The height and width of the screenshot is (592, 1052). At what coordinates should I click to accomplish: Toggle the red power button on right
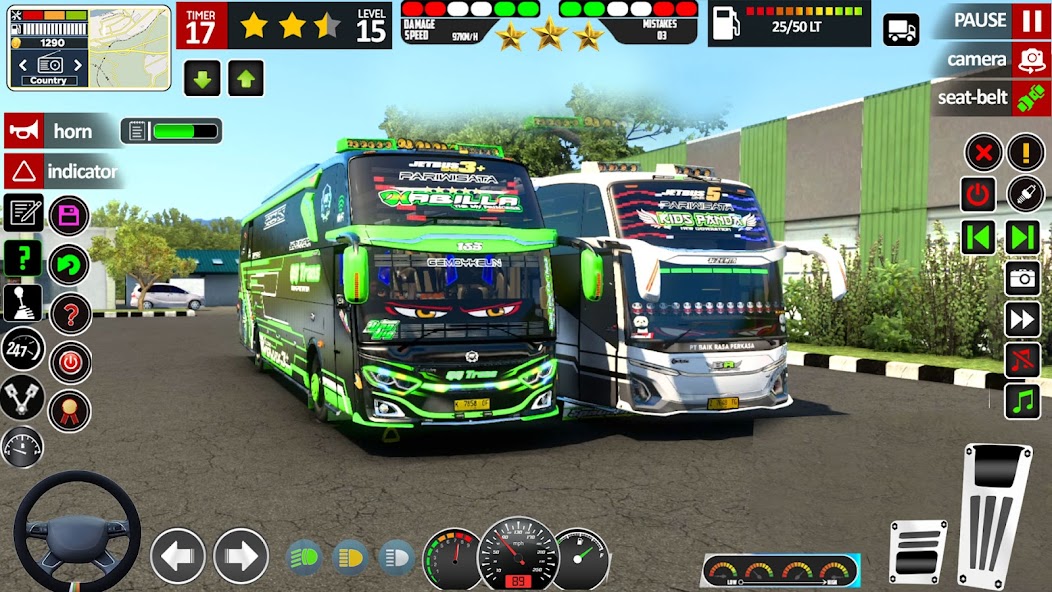pos(978,194)
